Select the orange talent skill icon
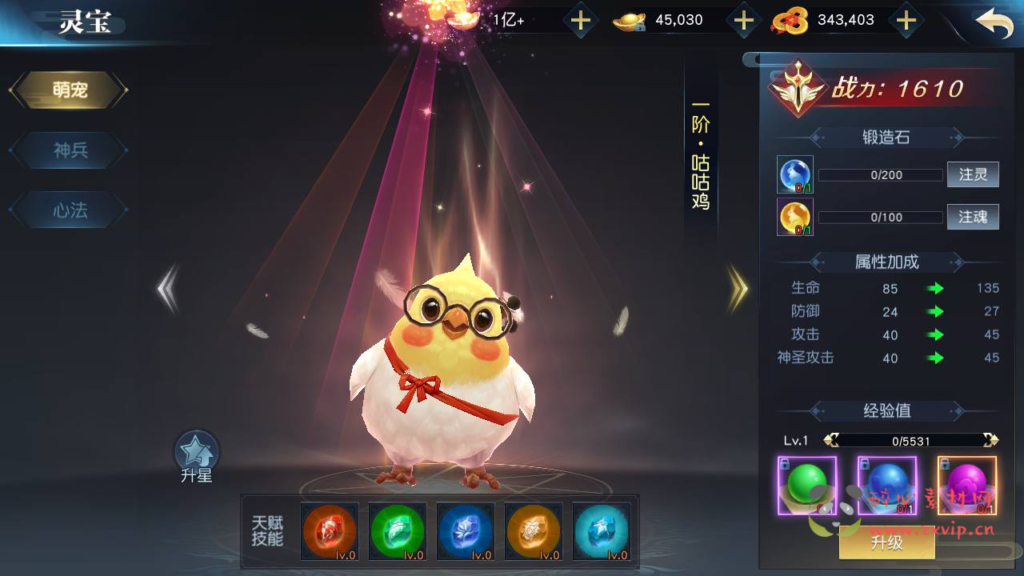The image size is (1024, 576). [x=533, y=530]
